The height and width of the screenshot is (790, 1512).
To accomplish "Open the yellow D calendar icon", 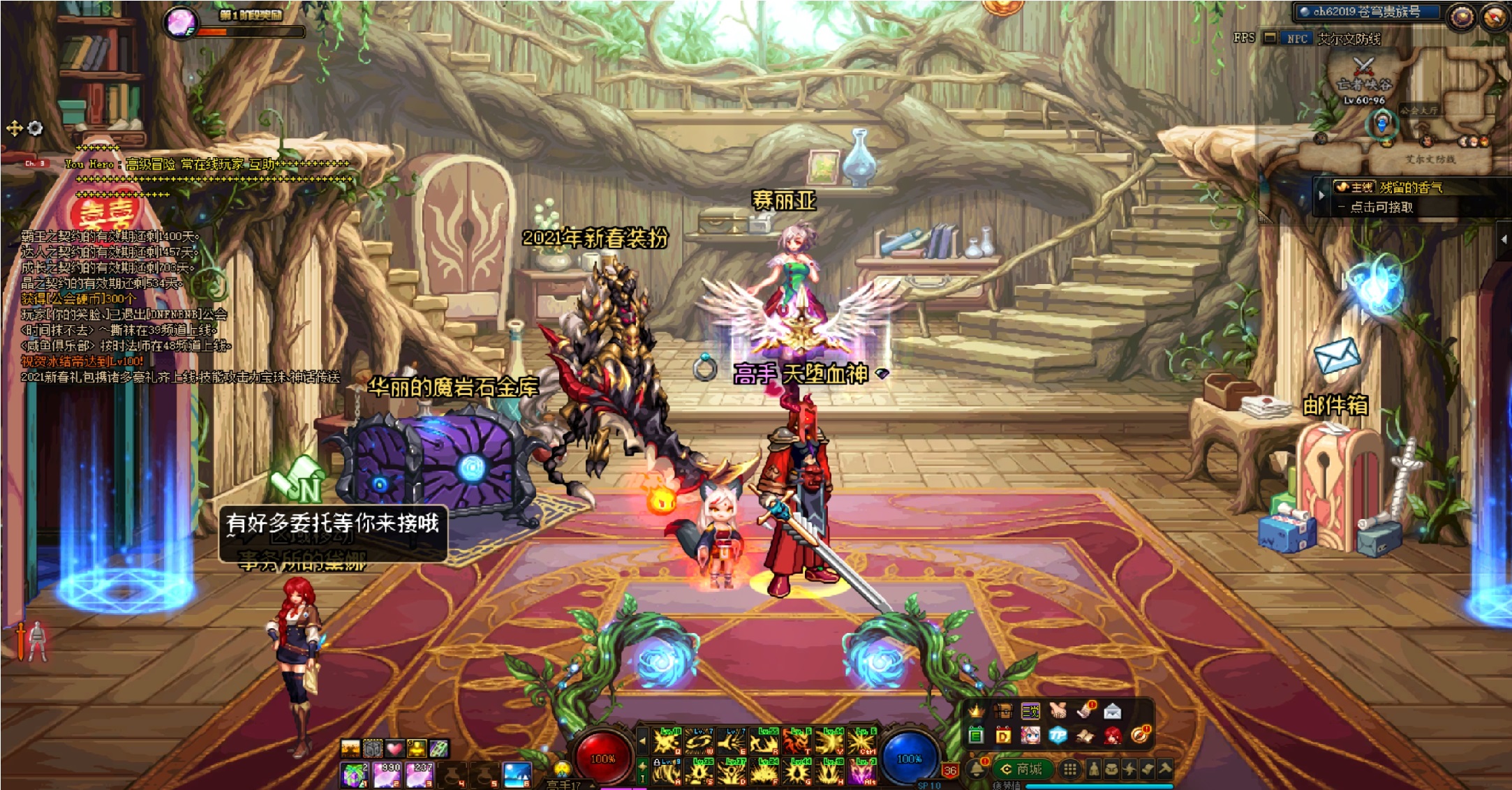I will 1003,736.
